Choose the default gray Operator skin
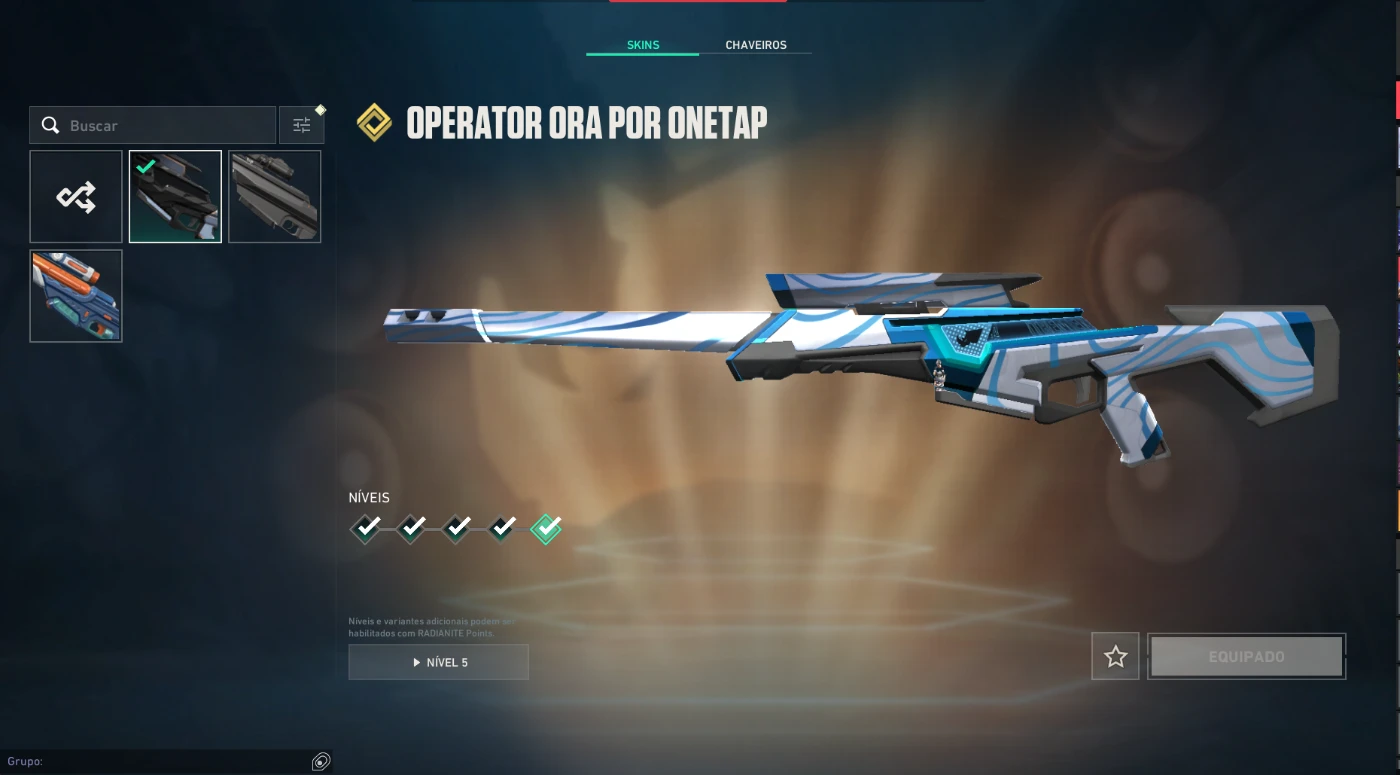The height and width of the screenshot is (775, 1400). pyautogui.click(x=275, y=197)
